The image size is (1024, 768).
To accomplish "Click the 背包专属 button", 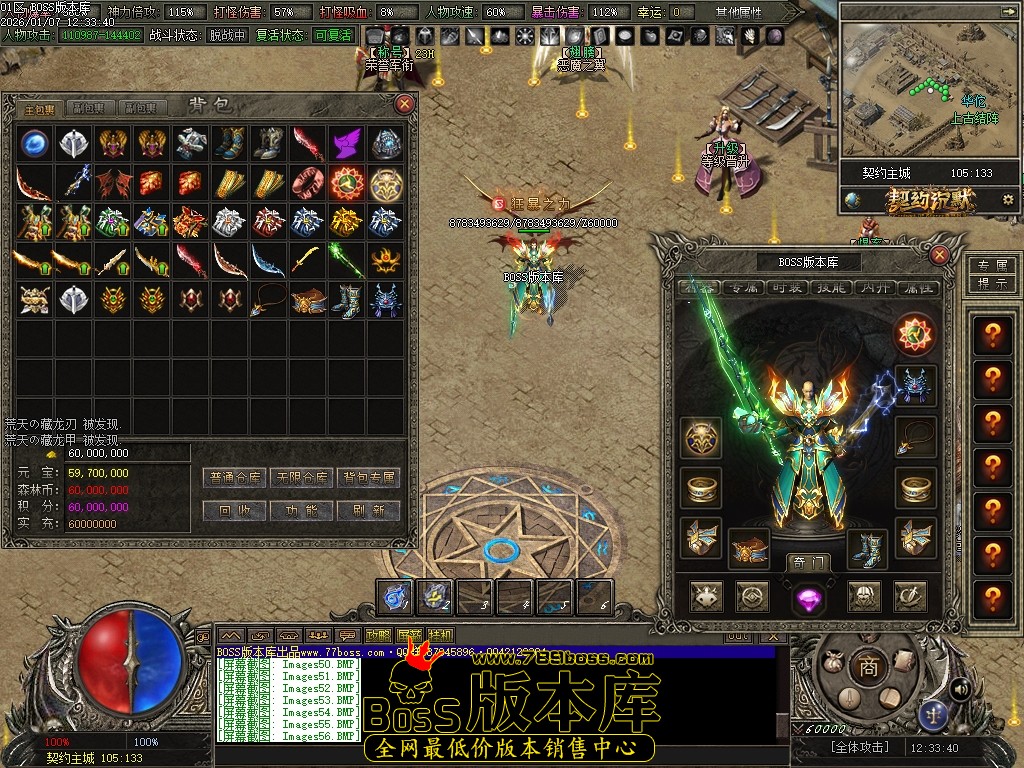I will [x=368, y=478].
